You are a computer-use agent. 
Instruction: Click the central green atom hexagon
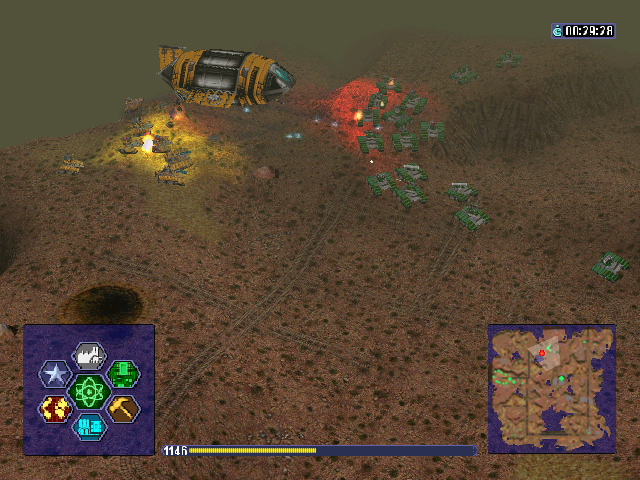pyautogui.click(x=89, y=391)
